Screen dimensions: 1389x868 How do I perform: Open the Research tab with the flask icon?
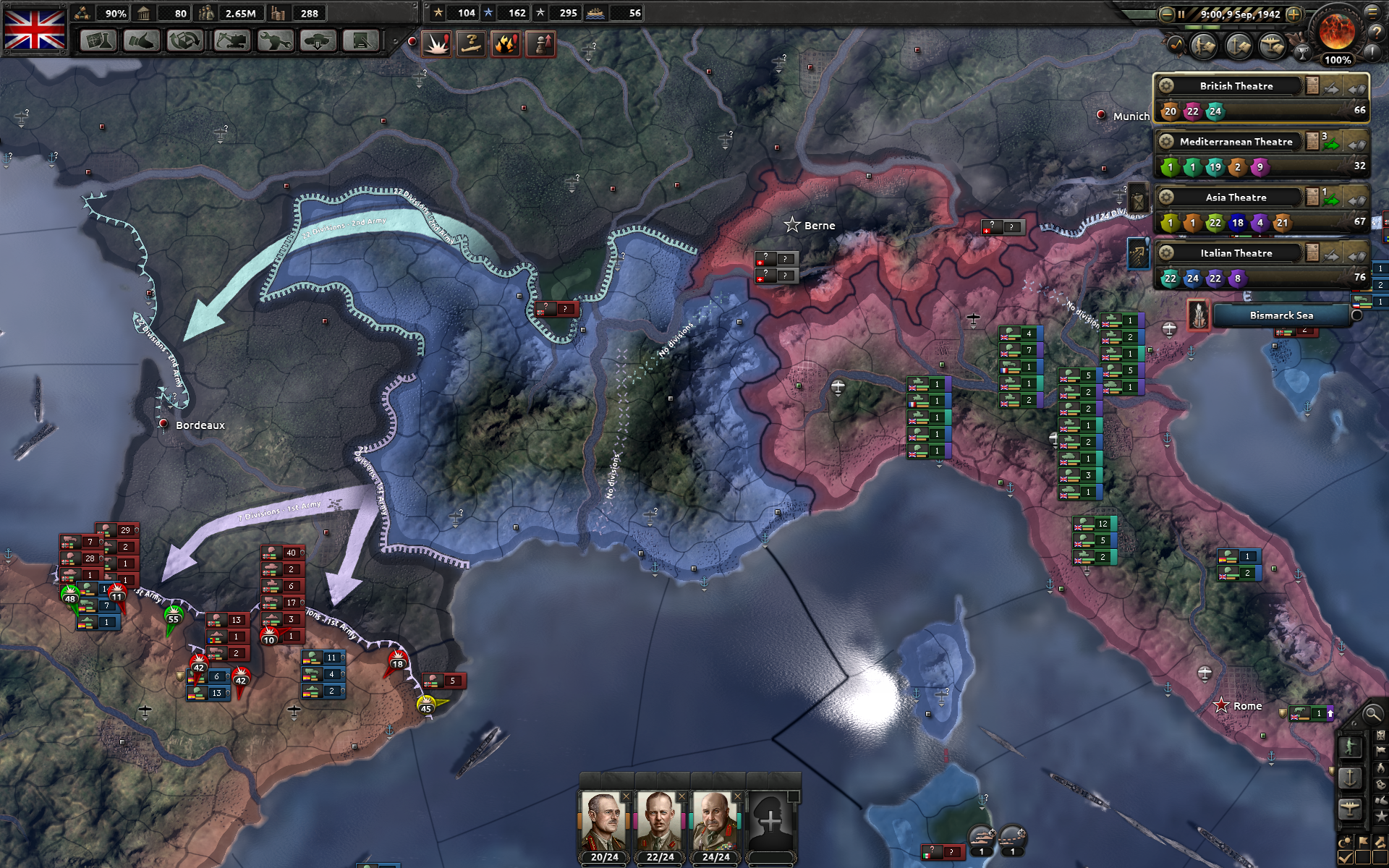click(x=98, y=42)
